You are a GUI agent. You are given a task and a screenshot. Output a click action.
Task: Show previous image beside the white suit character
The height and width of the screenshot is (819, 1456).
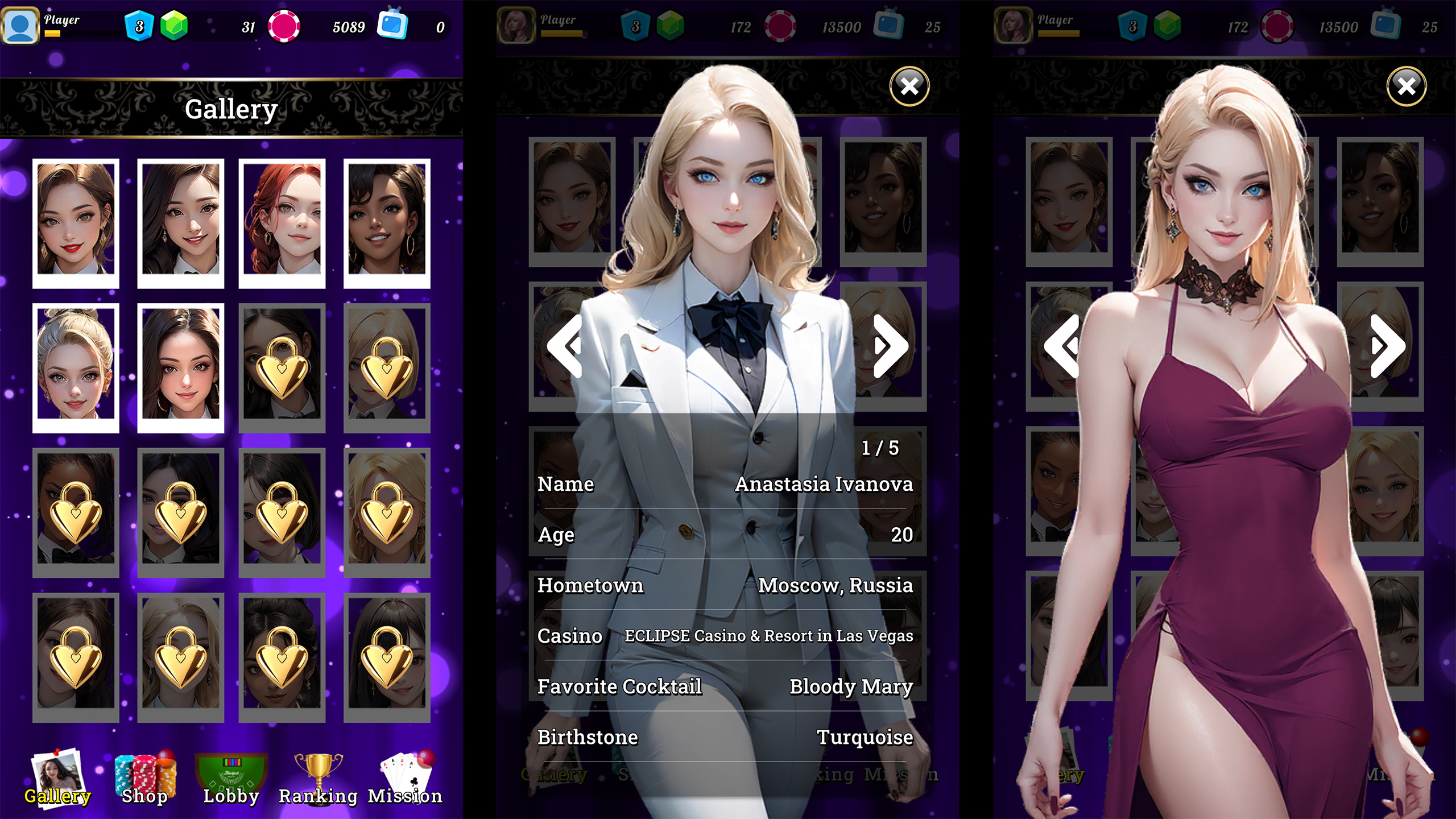tap(565, 346)
